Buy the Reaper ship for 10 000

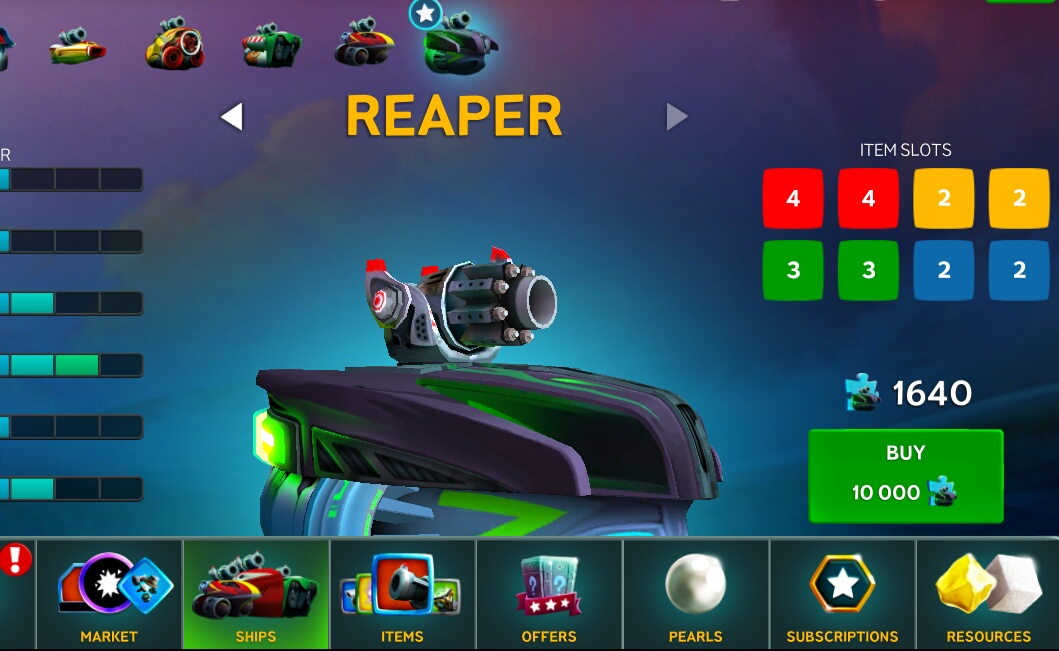click(x=905, y=475)
